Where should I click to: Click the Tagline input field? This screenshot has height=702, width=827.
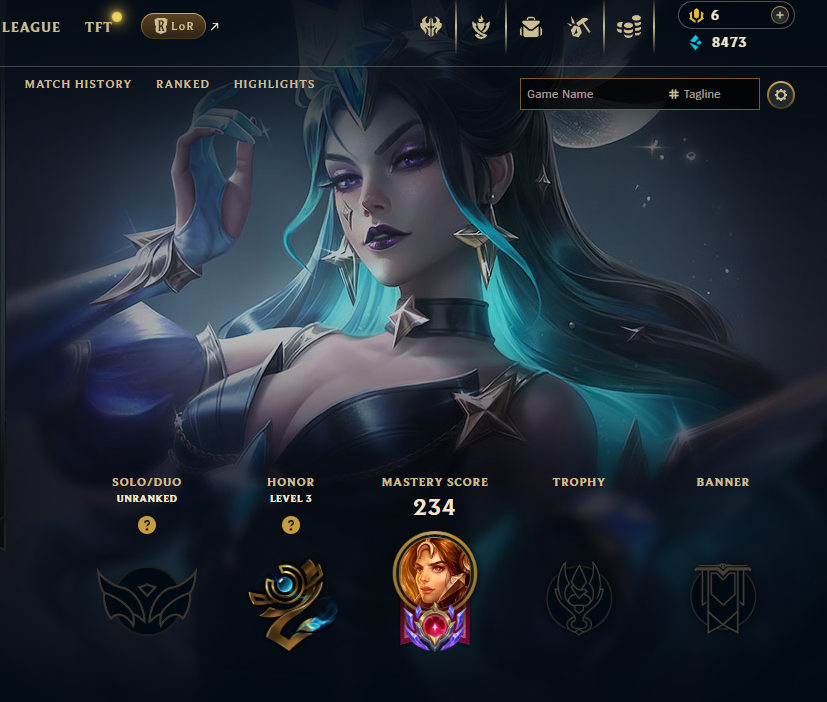point(710,94)
